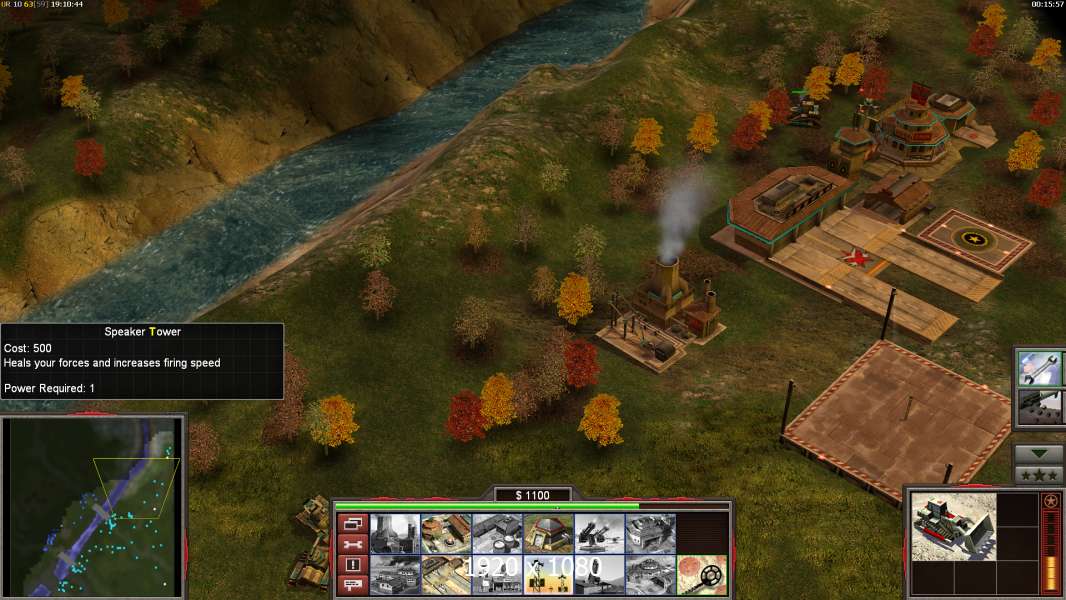Viewport: 1066px width, 600px height.
Task: Build a Speaker Tower
Action: [548, 575]
